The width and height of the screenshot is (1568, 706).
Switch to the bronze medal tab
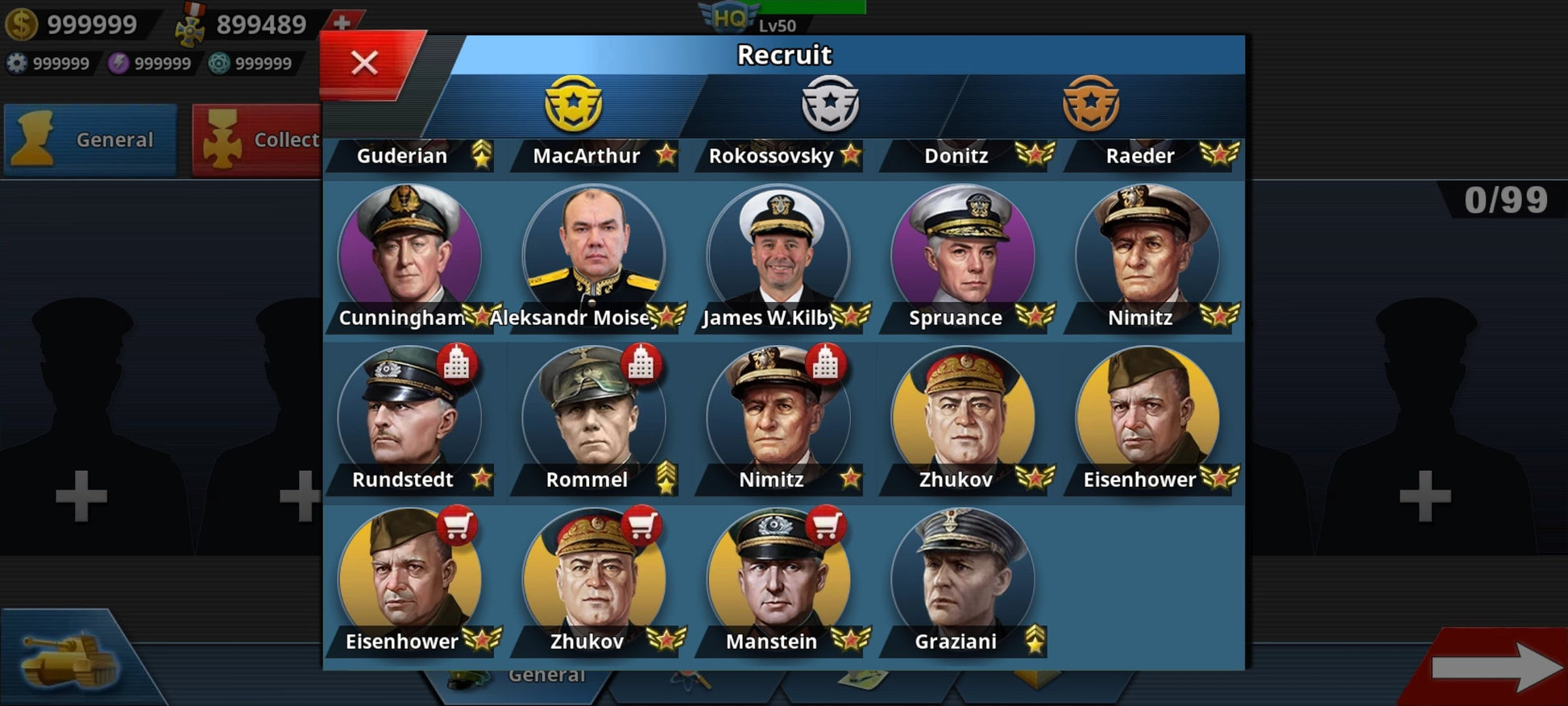pyautogui.click(x=1090, y=104)
